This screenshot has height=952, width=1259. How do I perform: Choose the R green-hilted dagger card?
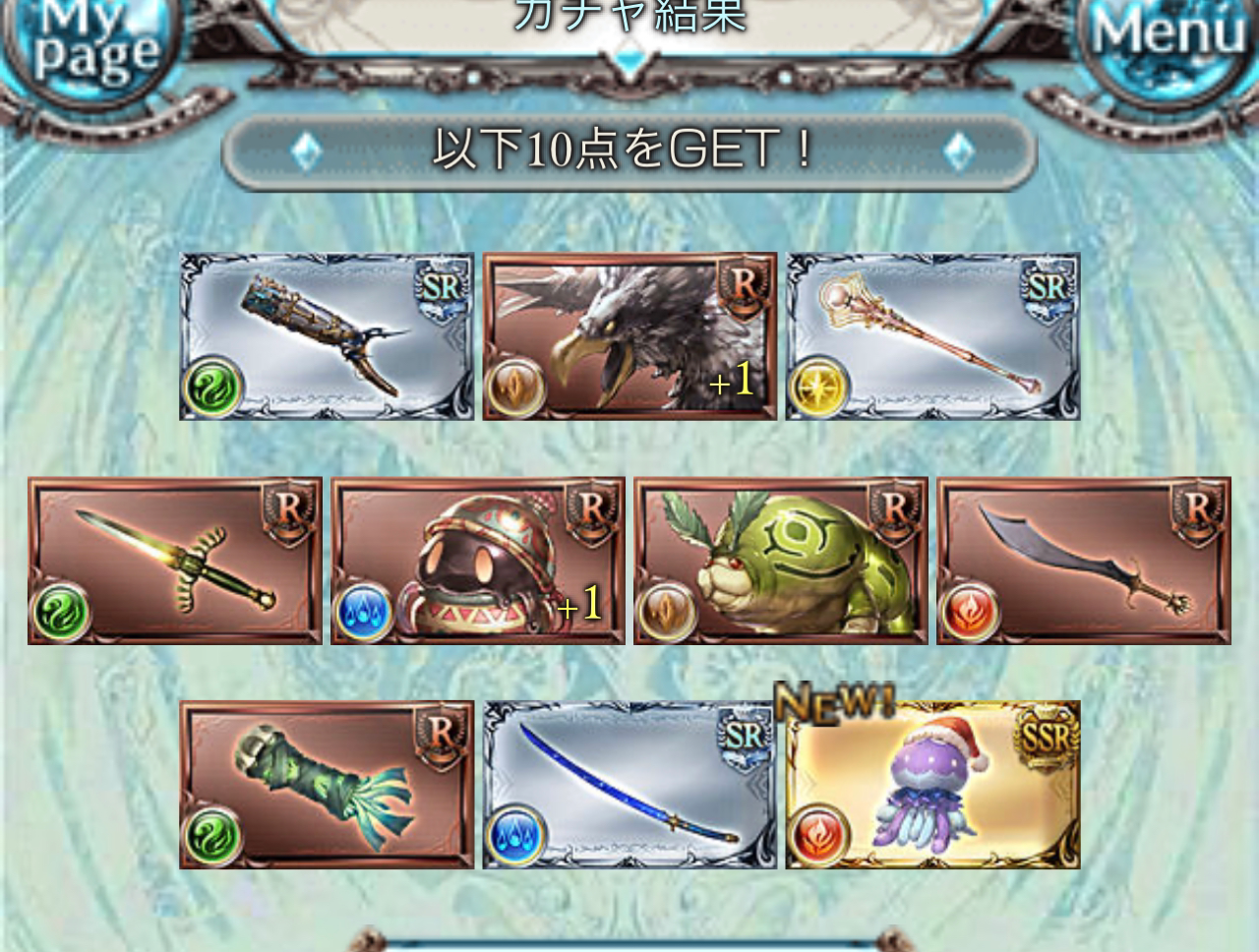[175, 561]
